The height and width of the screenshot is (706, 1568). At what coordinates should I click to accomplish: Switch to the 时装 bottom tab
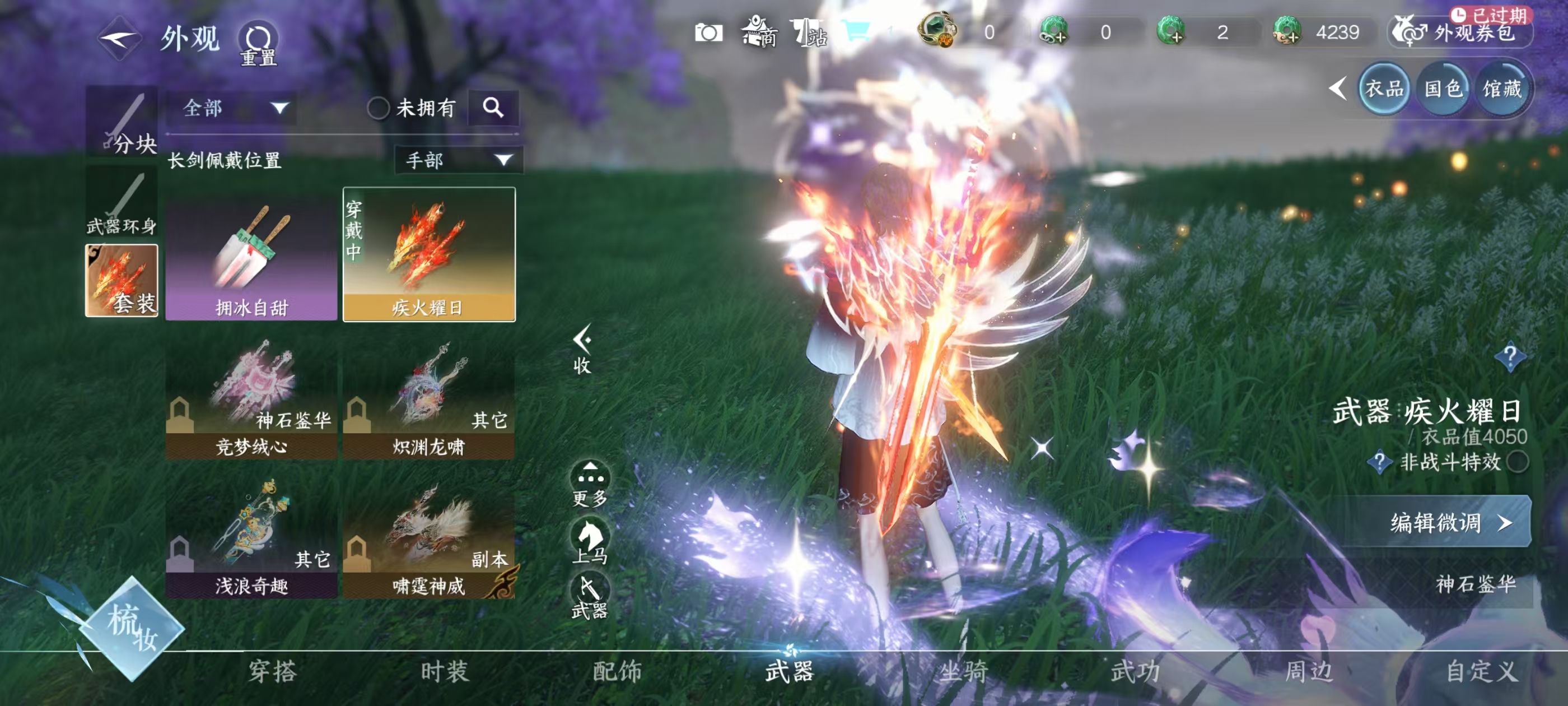(445, 671)
